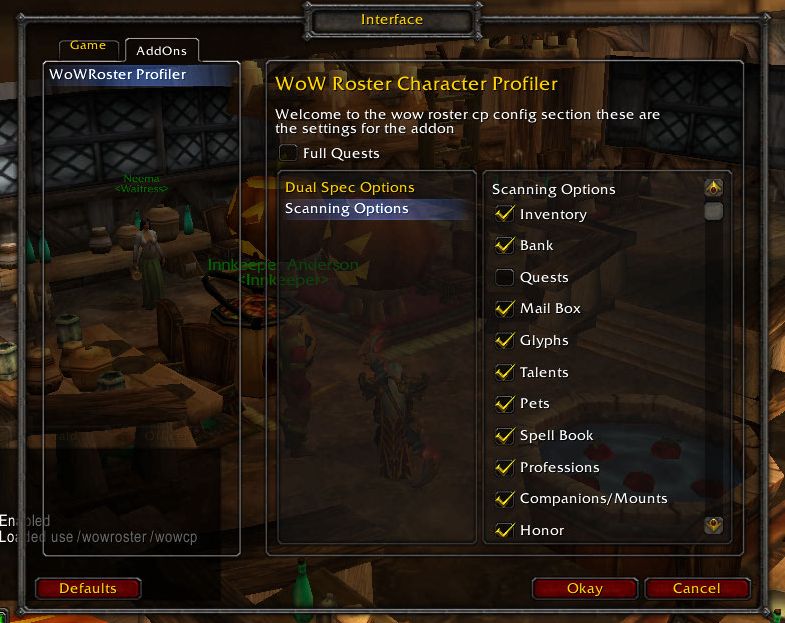Switch to the Game tab
Screen dimensions: 785x623
[88, 46]
